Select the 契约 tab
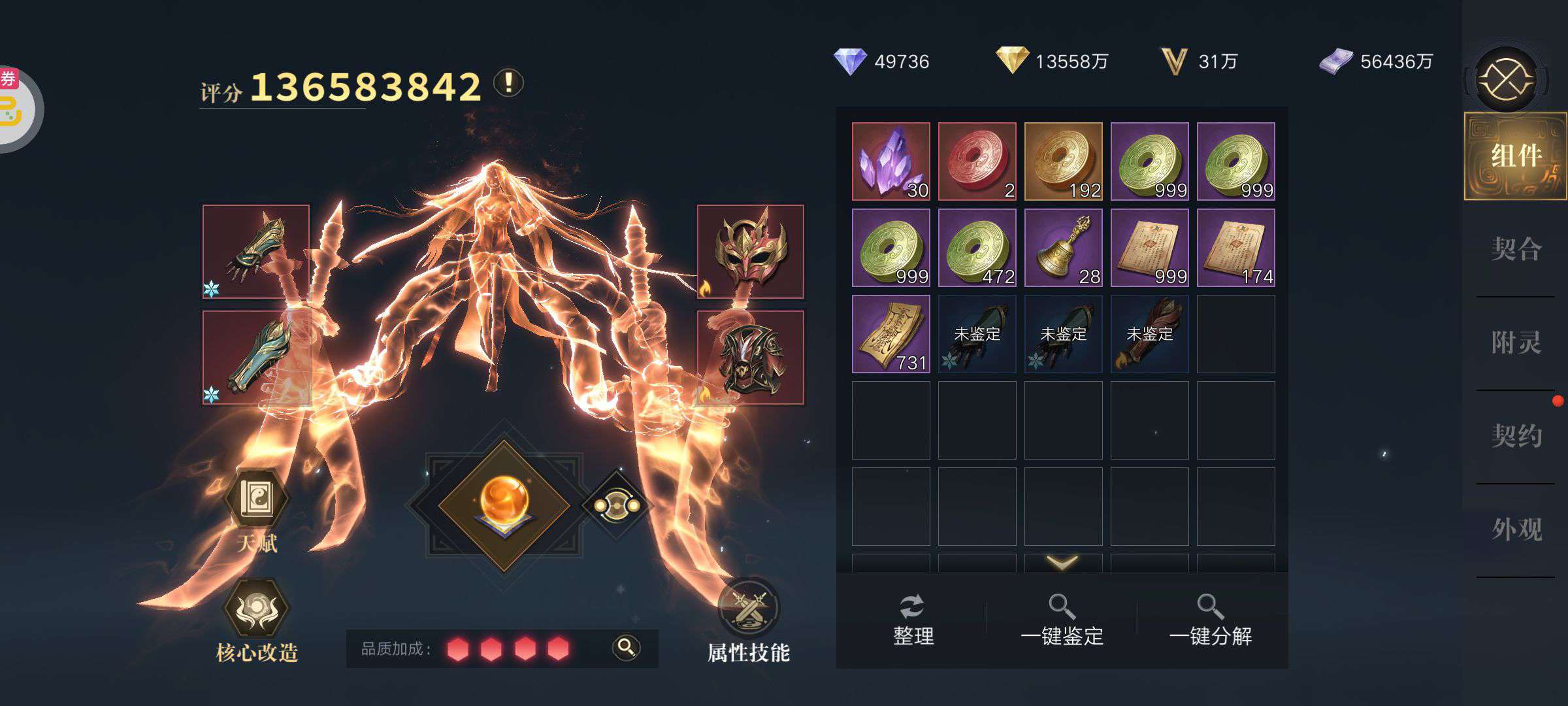The image size is (1568, 706). coord(1516,436)
